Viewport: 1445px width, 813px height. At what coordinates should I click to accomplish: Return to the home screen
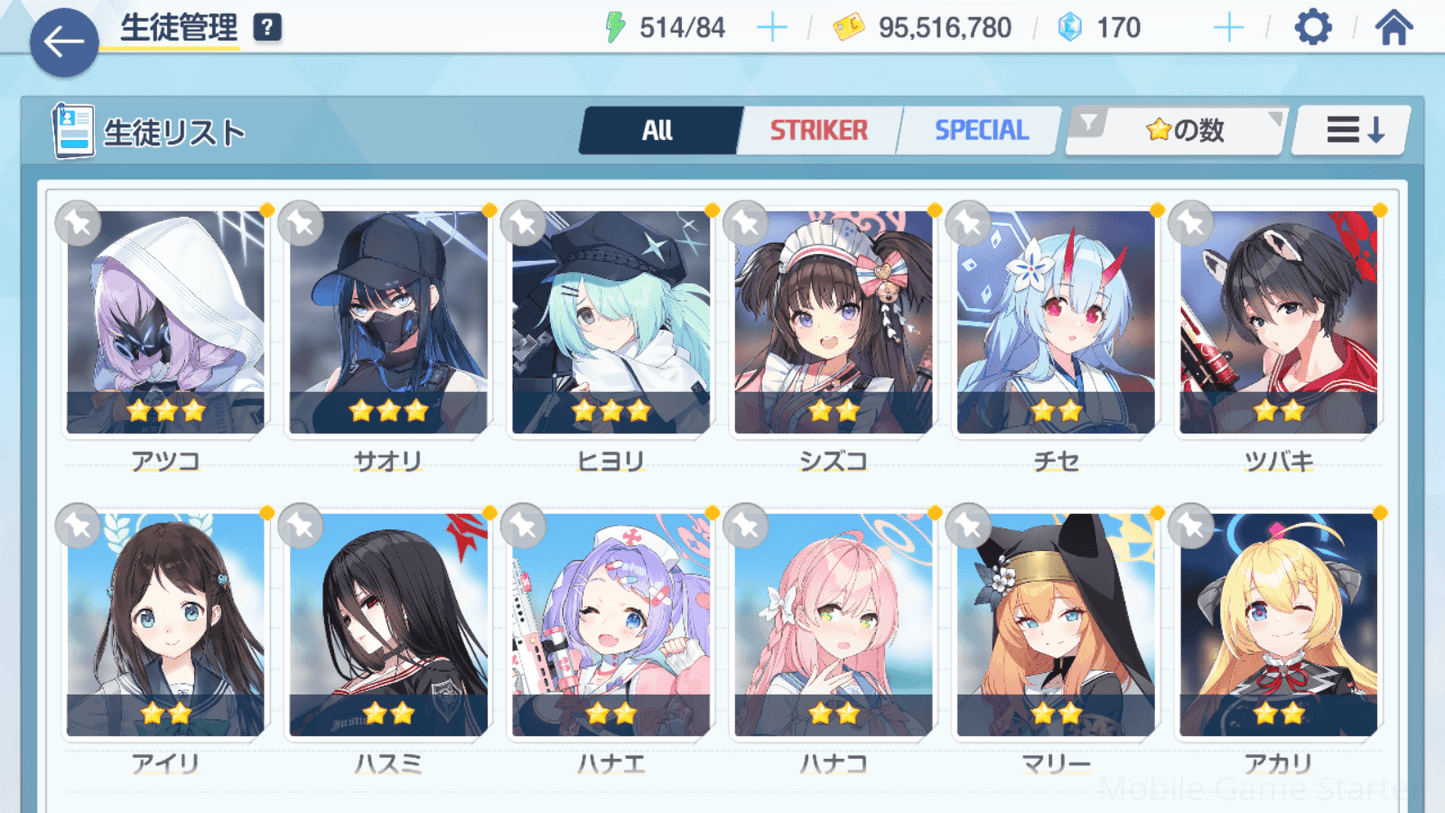(x=1393, y=27)
